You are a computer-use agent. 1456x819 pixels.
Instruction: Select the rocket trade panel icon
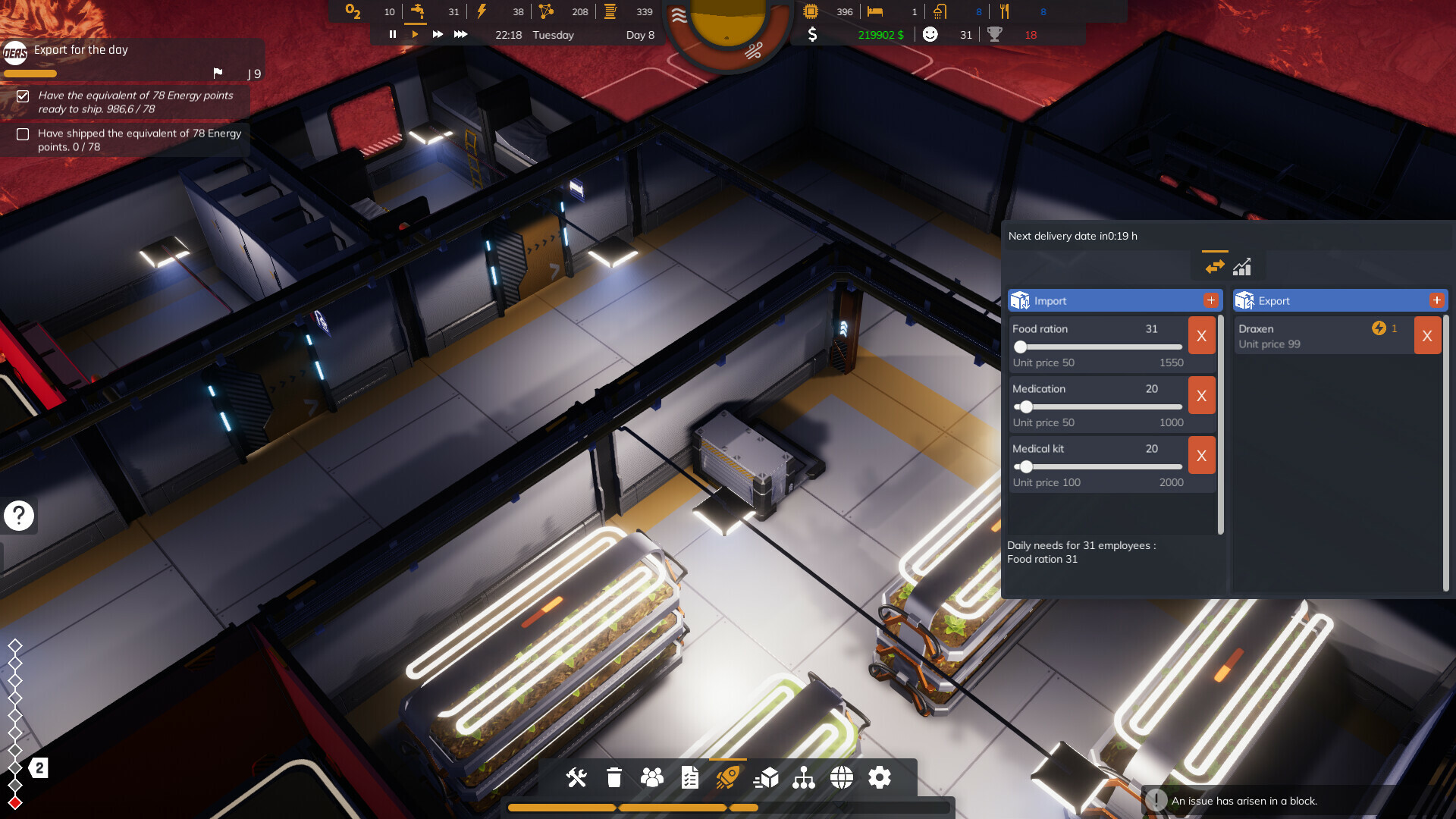tap(728, 777)
